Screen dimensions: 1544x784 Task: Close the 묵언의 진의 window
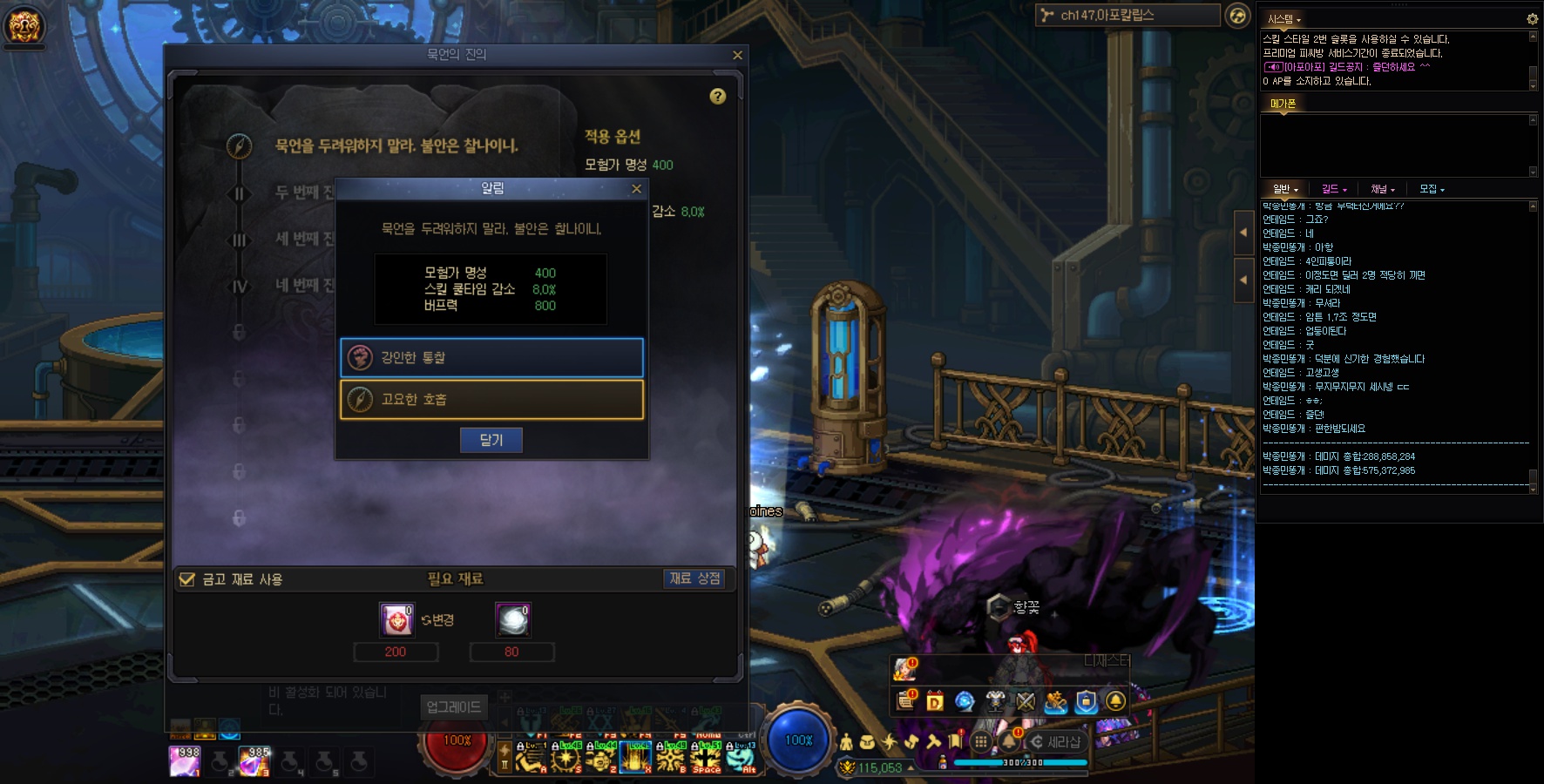click(x=737, y=55)
